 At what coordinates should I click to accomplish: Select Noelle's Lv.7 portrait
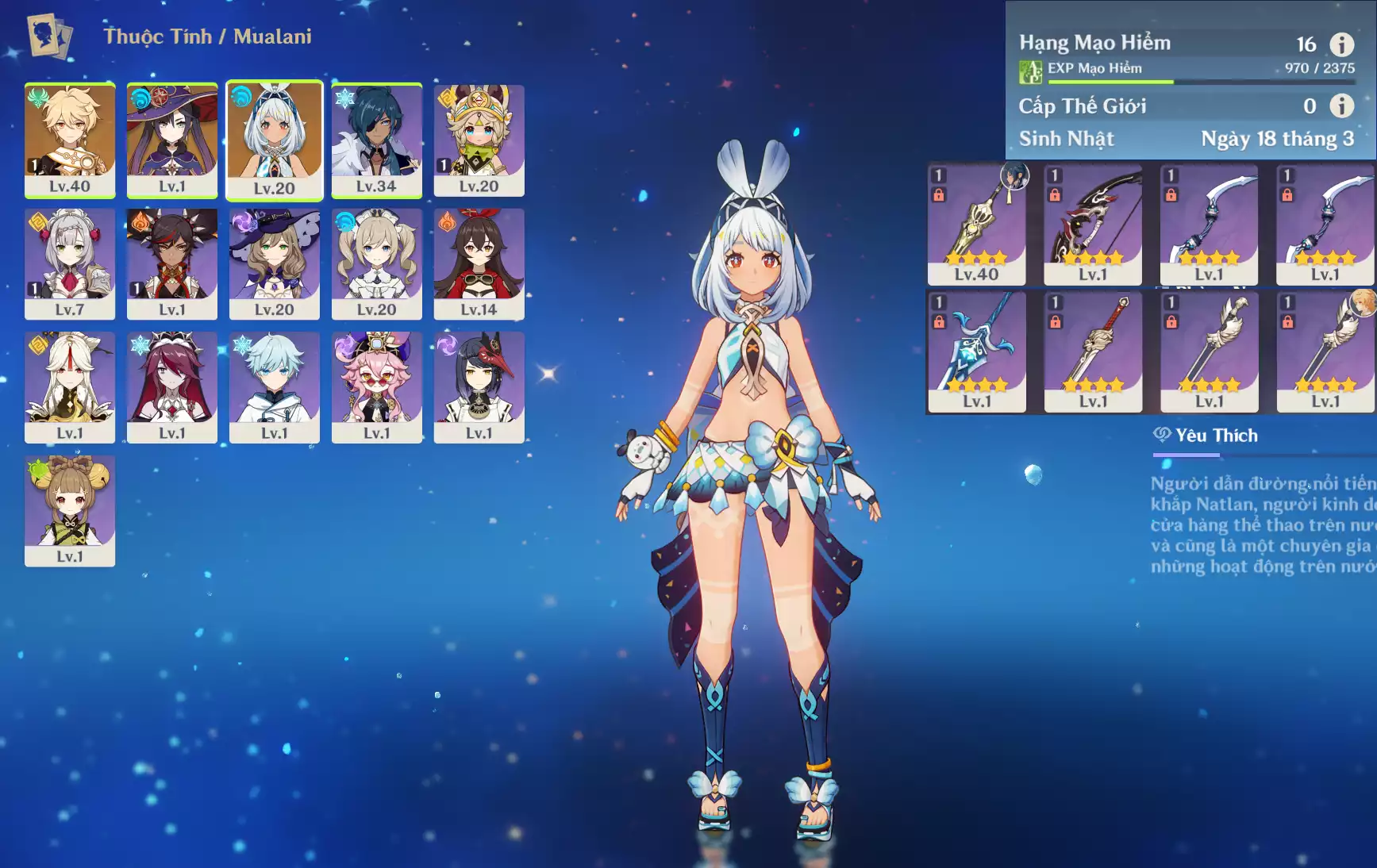click(x=70, y=263)
